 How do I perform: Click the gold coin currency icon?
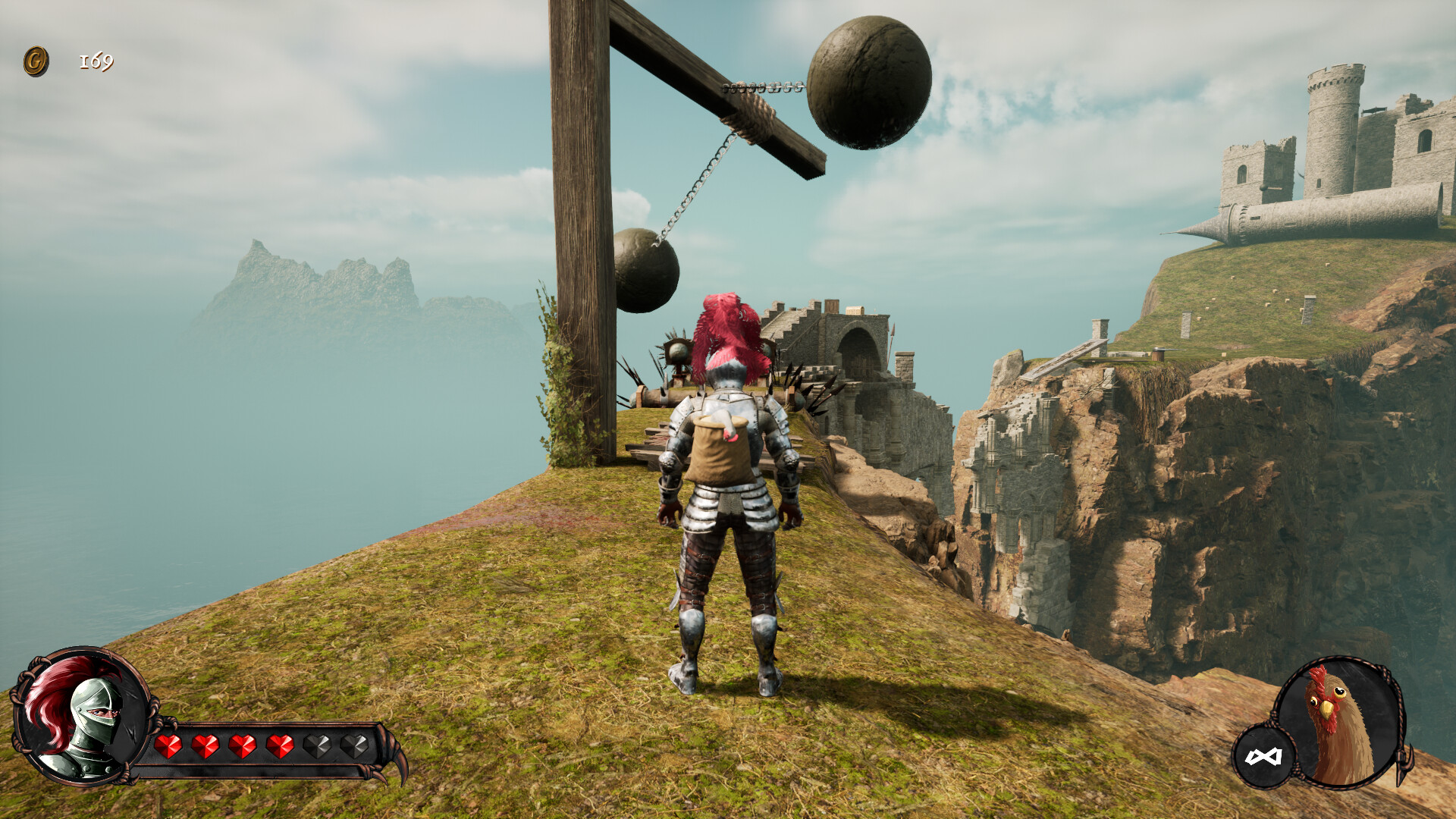coord(36,61)
